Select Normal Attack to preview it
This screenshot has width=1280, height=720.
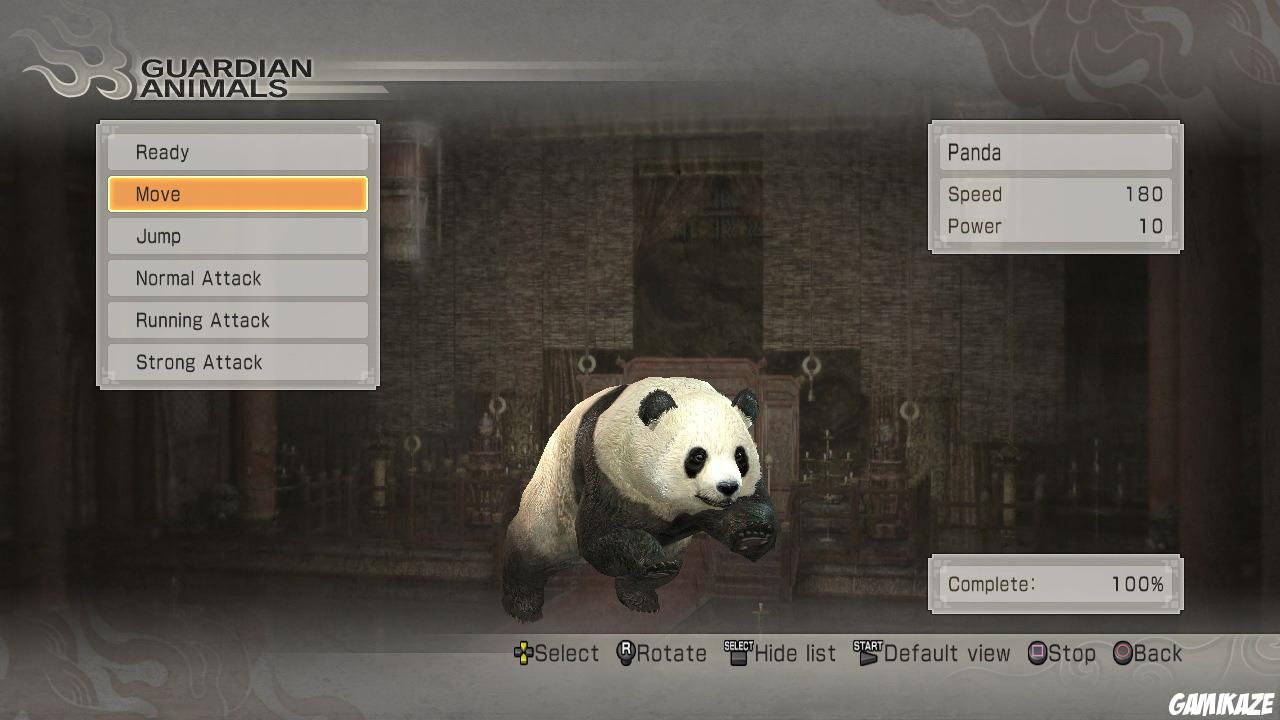[x=237, y=278]
